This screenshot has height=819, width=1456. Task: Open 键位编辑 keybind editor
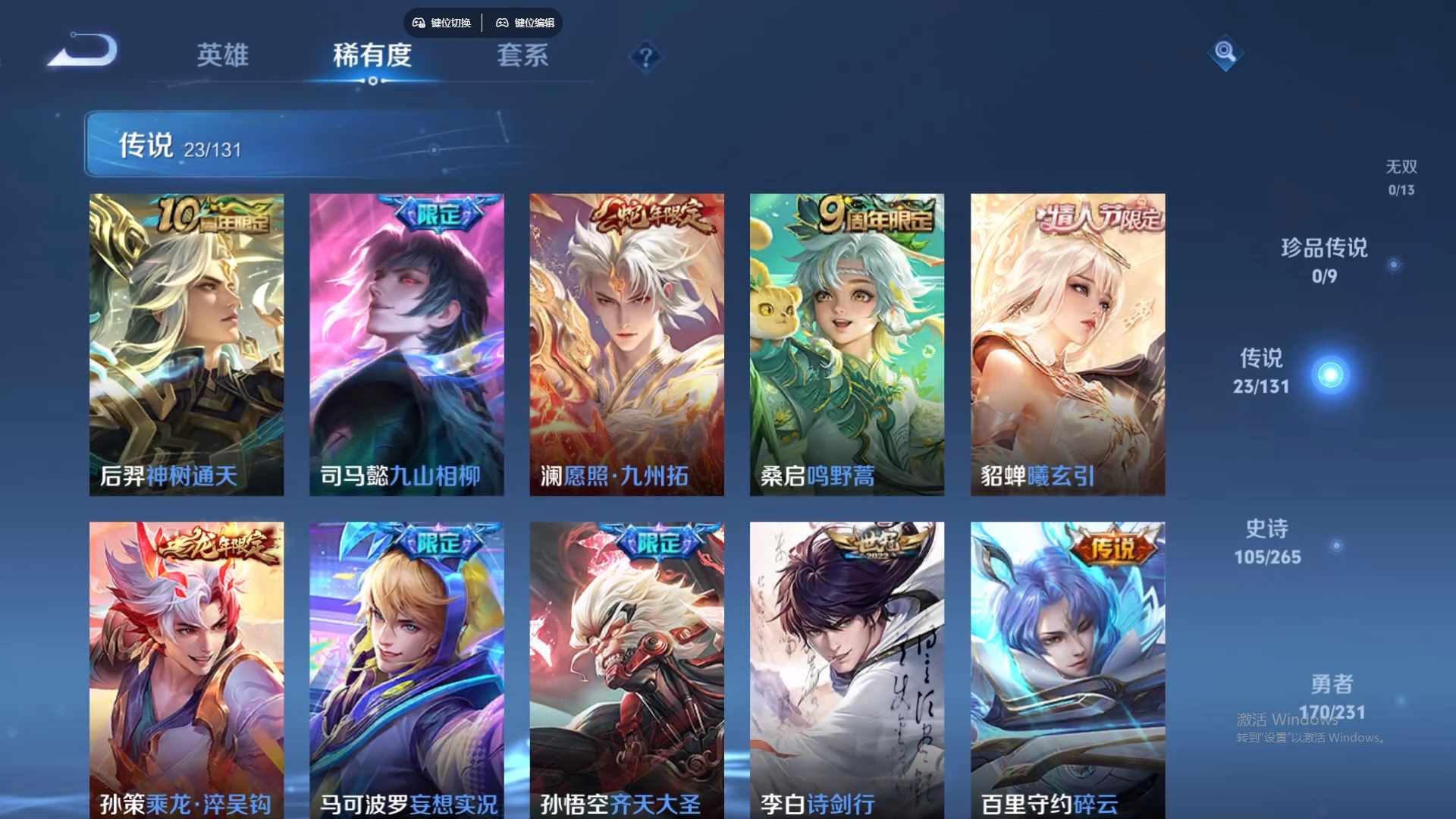click(x=526, y=23)
